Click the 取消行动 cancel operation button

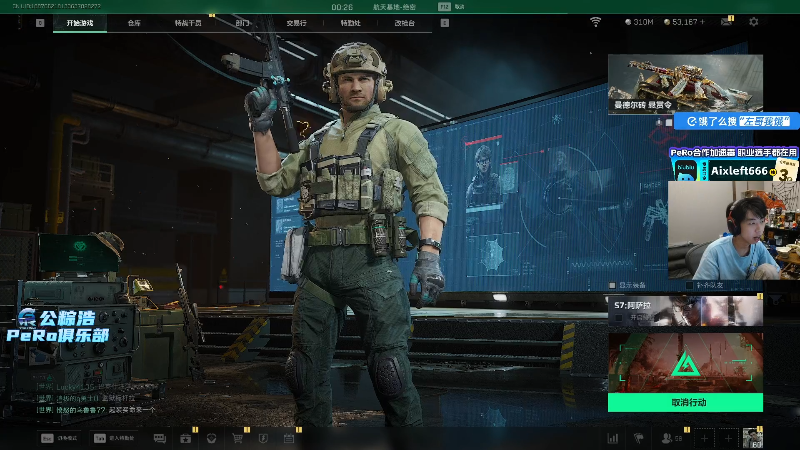click(x=685, y=402)
